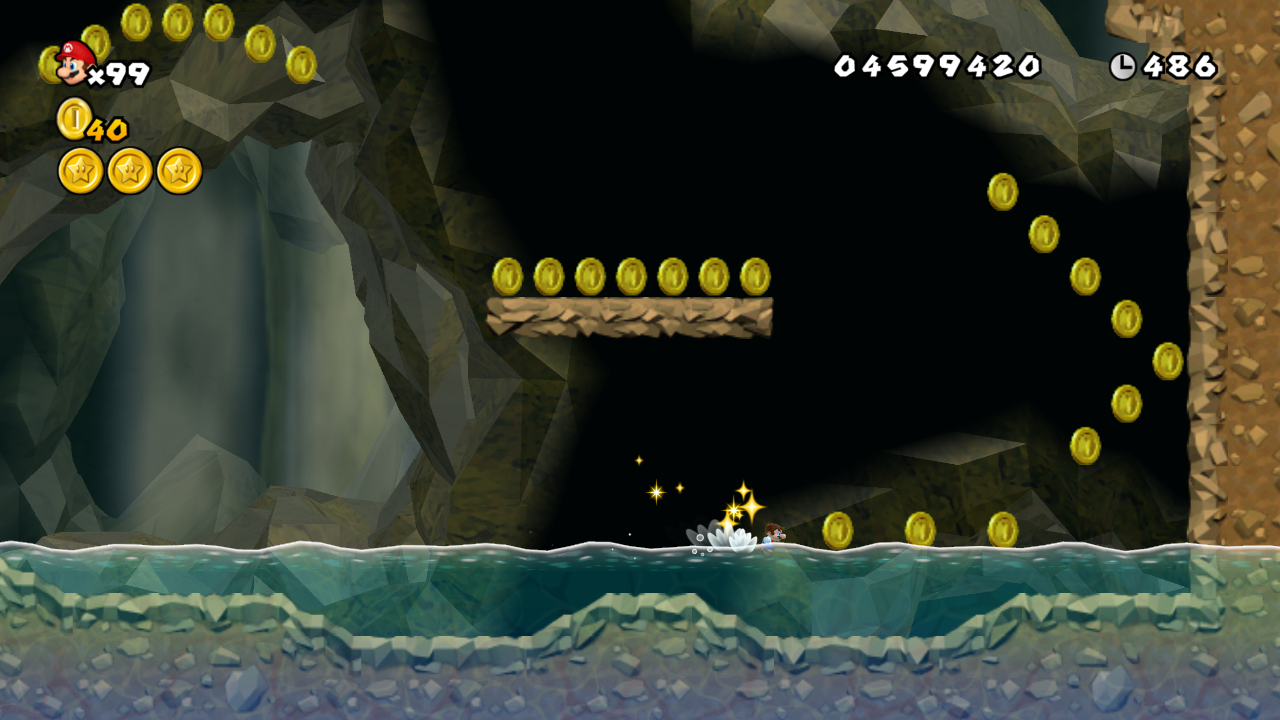Click the clock icon beside the timer
The image size is (1280, 720).
(x=1123, y=66)
